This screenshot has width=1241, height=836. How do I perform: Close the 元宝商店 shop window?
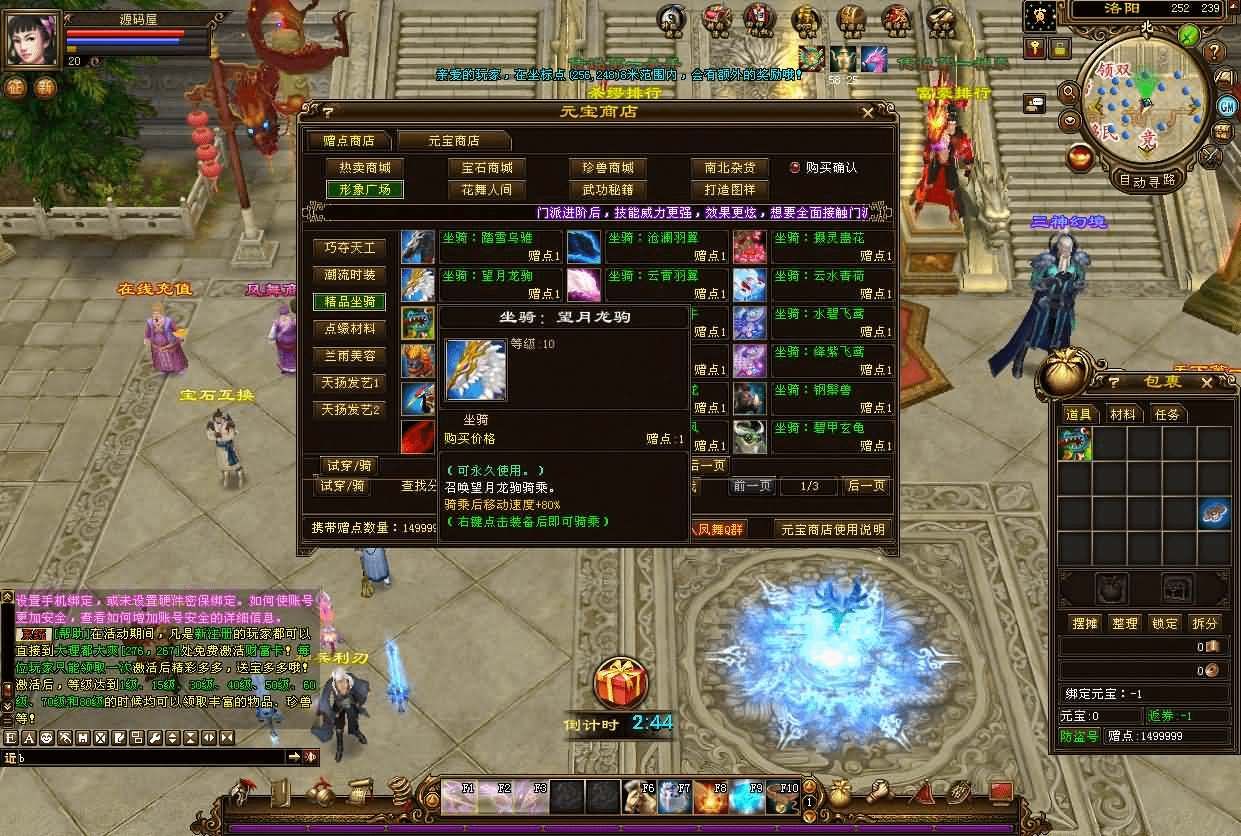867,113
